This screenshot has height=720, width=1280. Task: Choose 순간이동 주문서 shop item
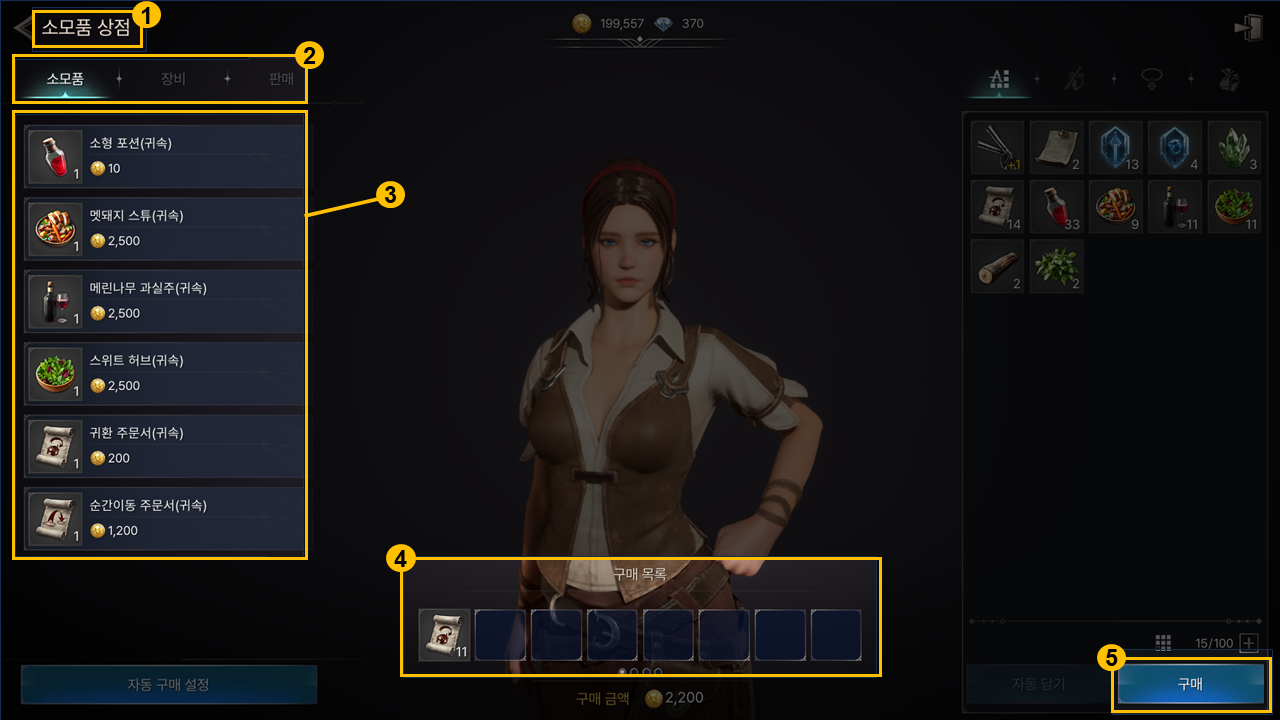coord(165,518)
